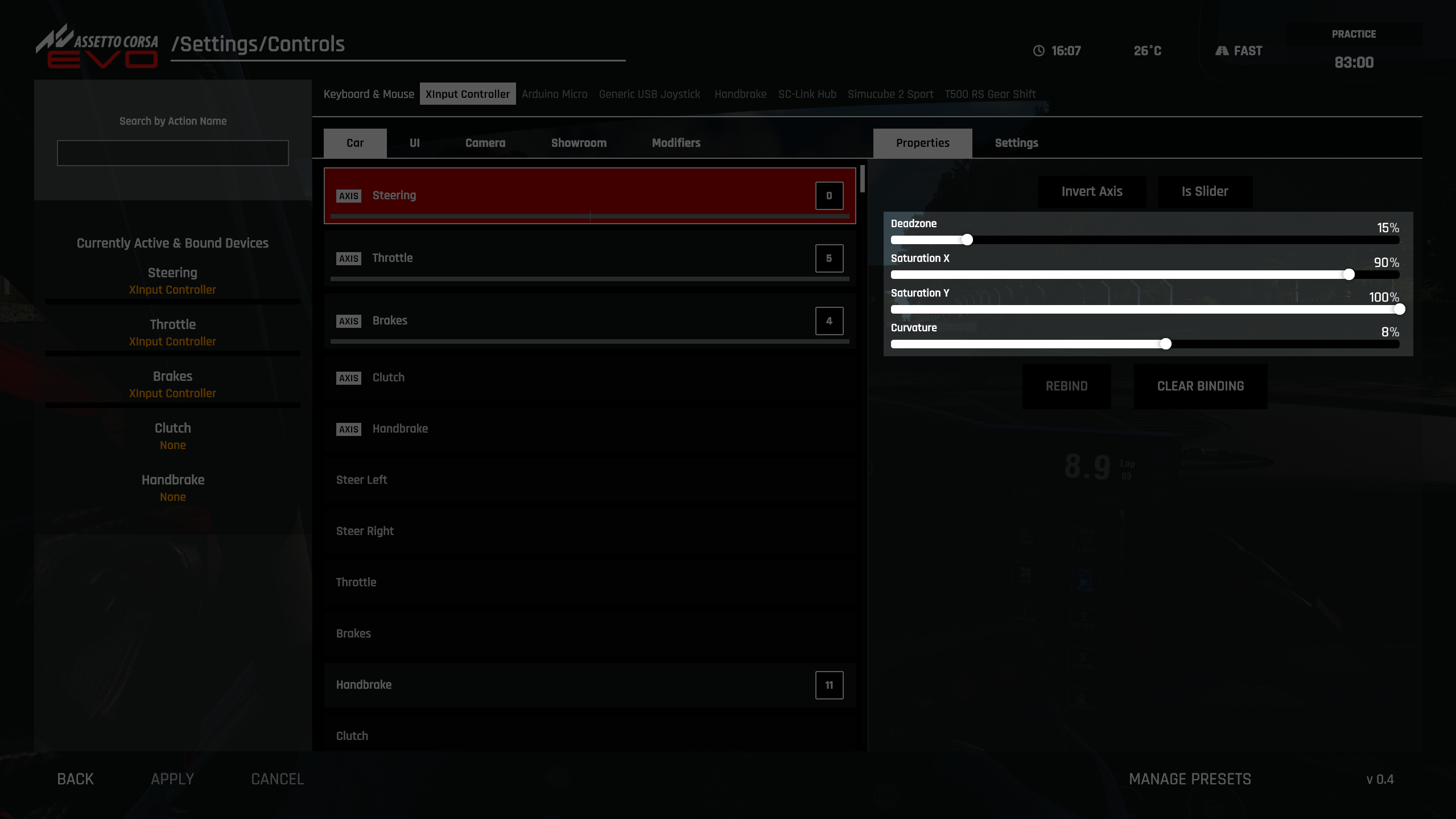1456x819 pixels.
Task: Click MANAGE PRESETS at bottom right
Action: click(1189, 779)
